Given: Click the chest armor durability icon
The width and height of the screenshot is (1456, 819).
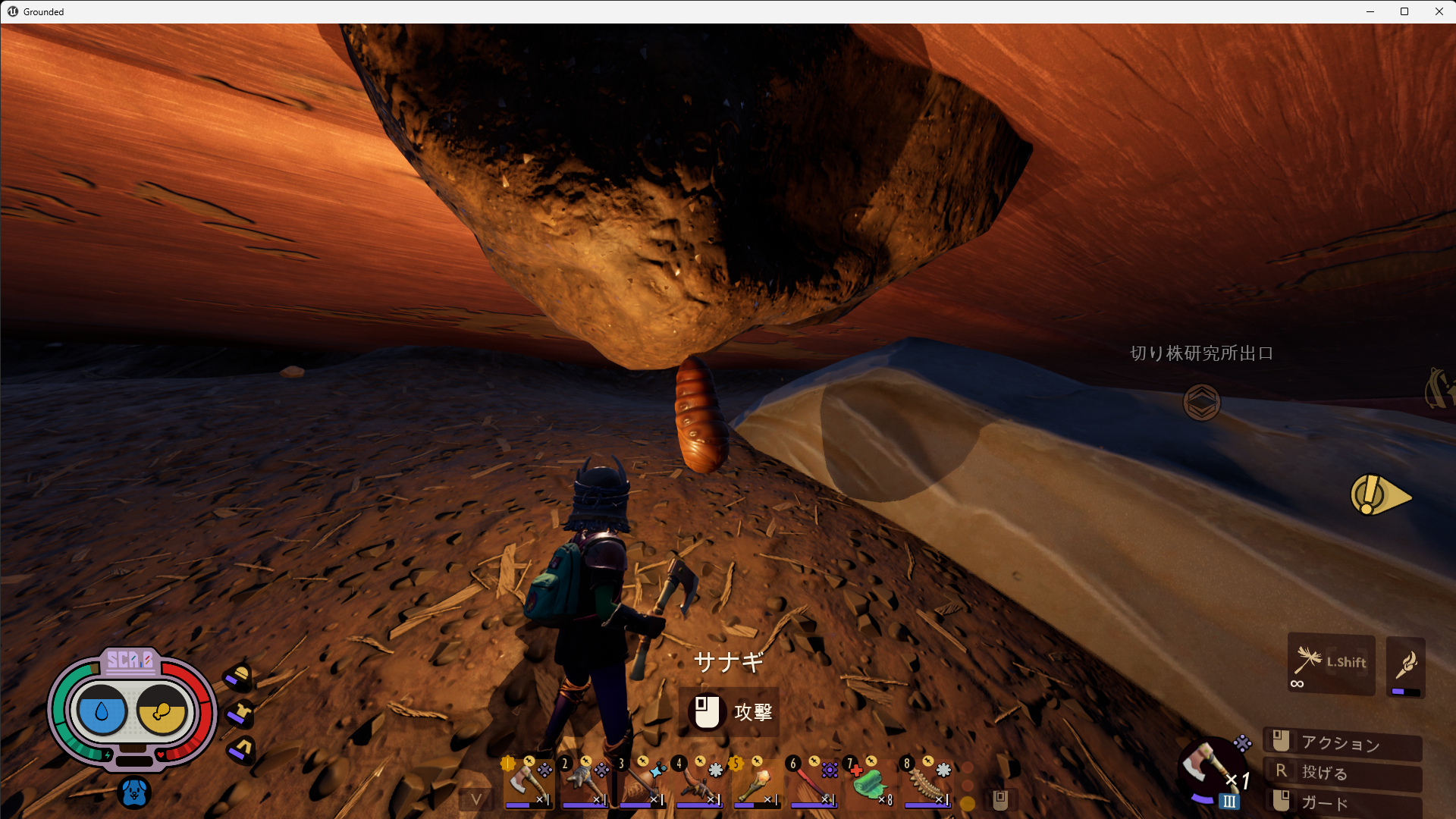Looking at the screenshot, I should coord(241,713).
